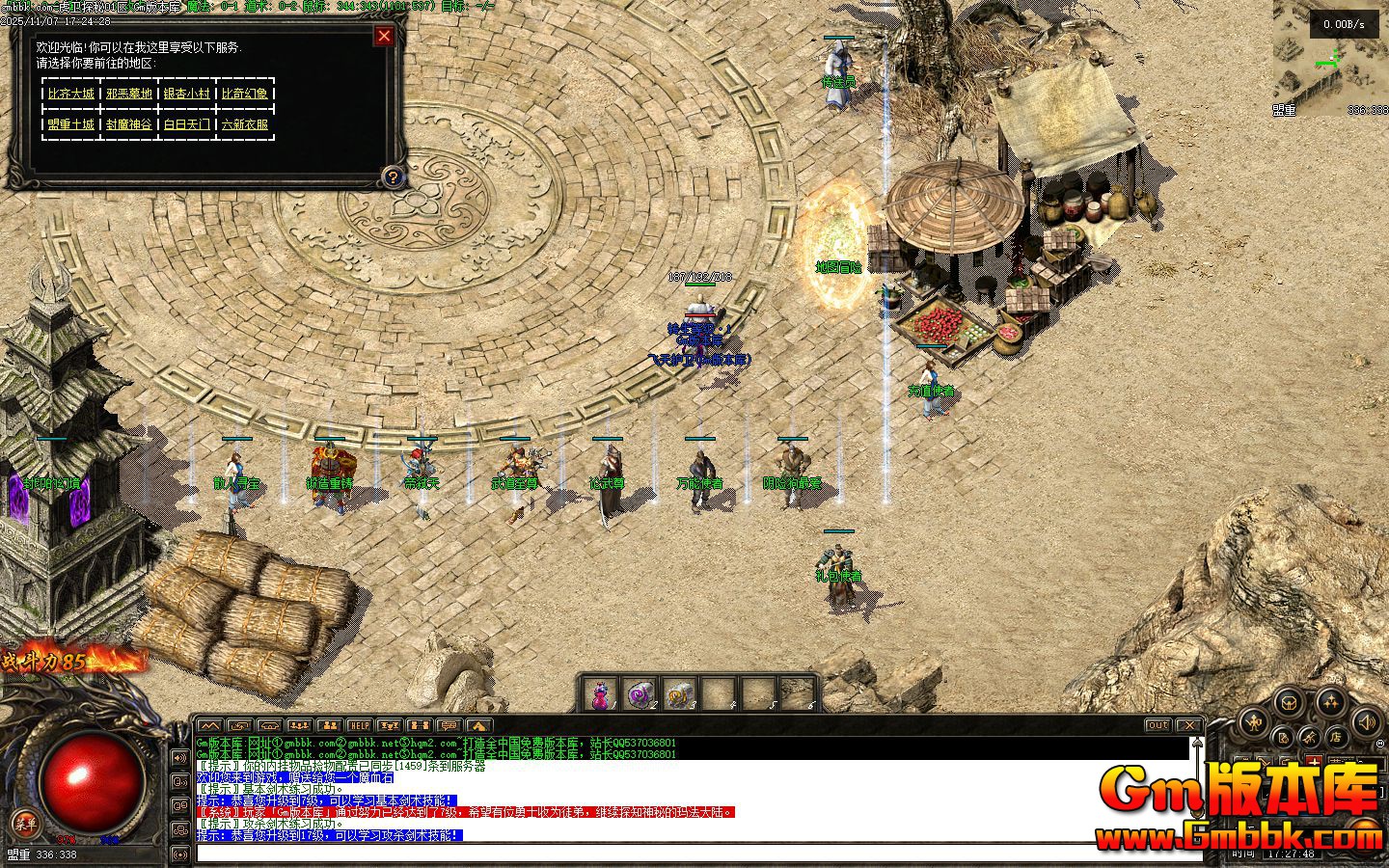Open the HELP button on chat toolbar
Image resolution: width=1389 pixels, height=868 pixels.
(x=359, y=725)
